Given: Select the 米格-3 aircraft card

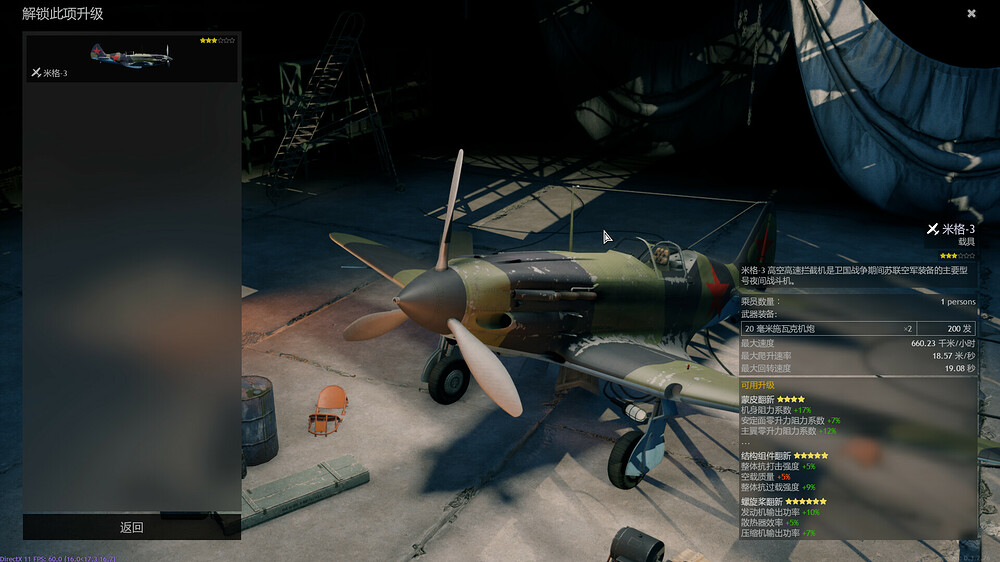Looking at the screenshot, I should (131, 59).
